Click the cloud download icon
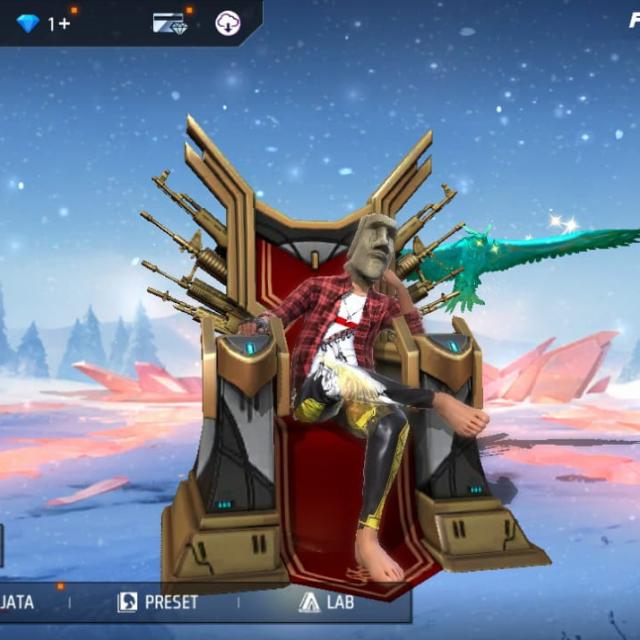 [228, 23]
